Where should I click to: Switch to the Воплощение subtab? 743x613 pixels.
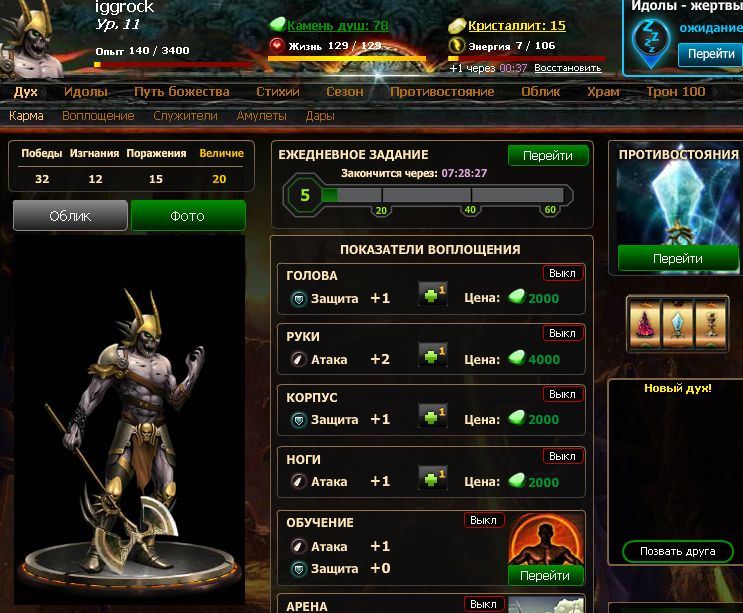coord(98,116)
